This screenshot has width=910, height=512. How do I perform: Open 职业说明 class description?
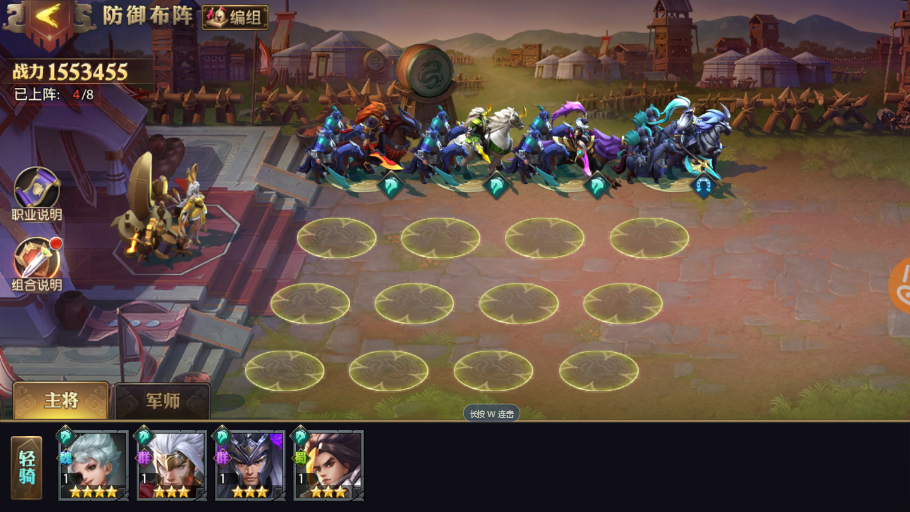[37, 194]
